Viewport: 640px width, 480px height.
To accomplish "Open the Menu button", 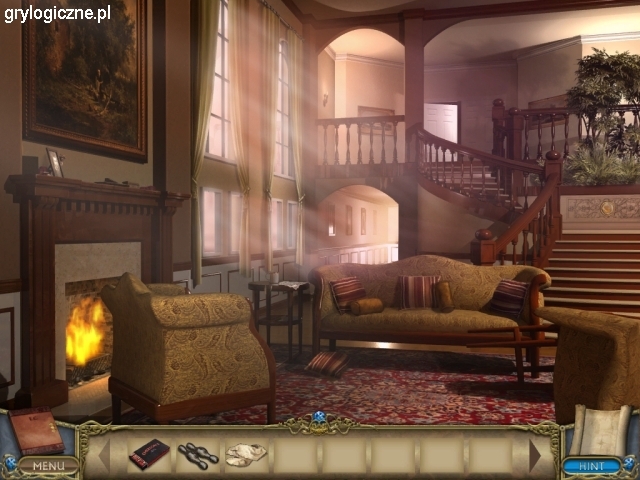I will coord(46,465).
